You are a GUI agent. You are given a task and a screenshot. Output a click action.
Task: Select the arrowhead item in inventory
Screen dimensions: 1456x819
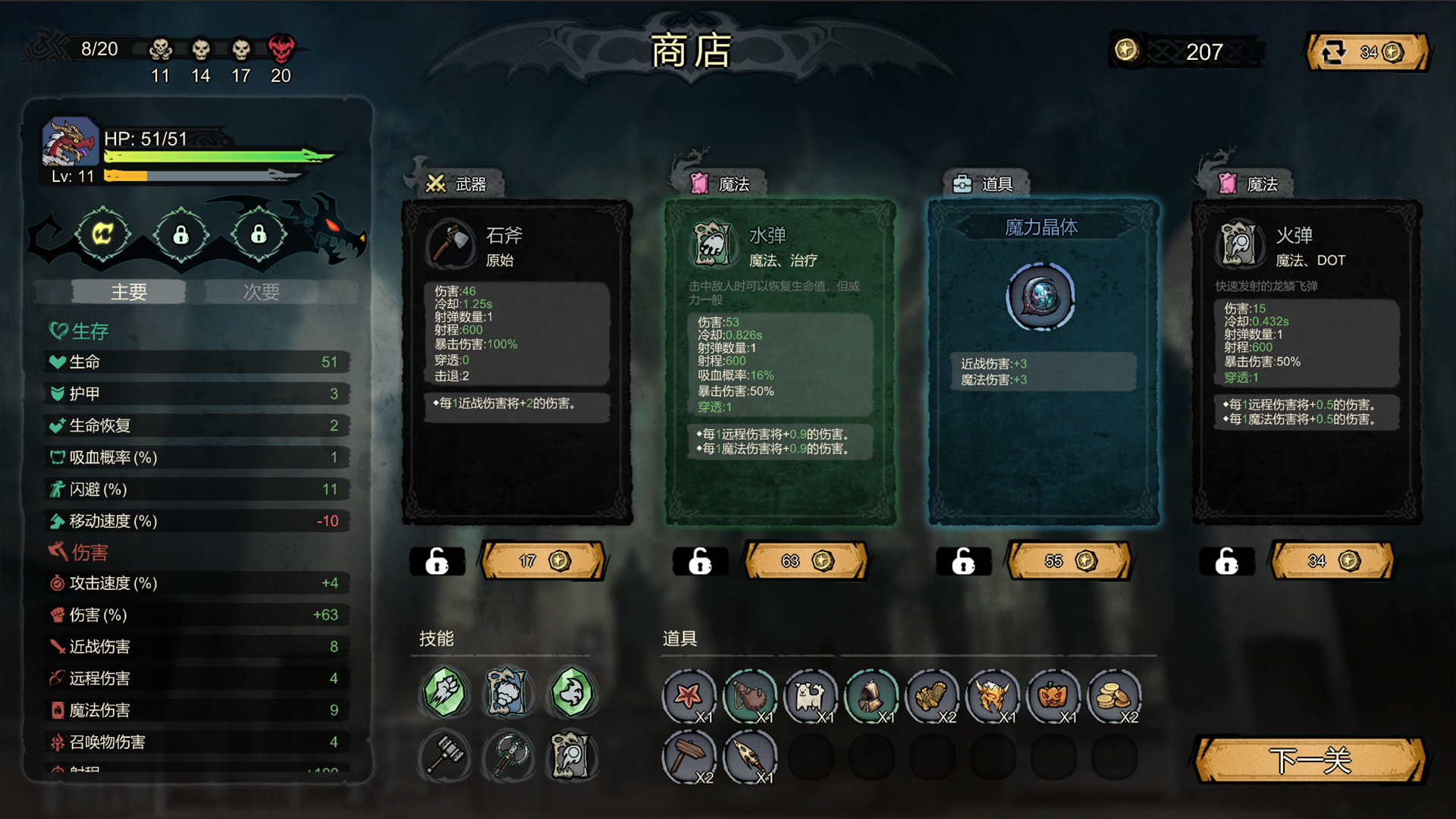[x=750, y=756]
